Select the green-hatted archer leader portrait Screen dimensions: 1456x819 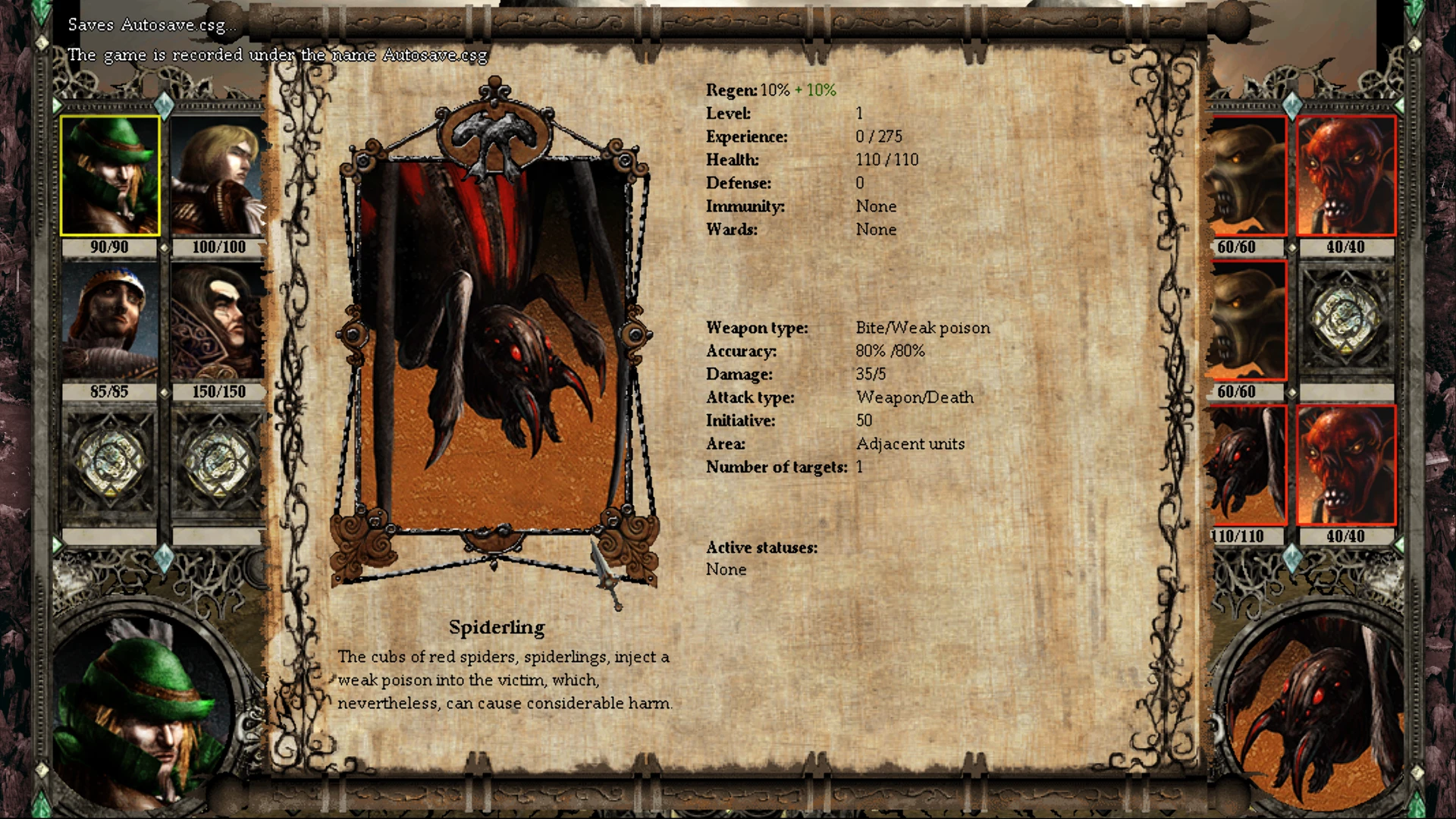108,174
